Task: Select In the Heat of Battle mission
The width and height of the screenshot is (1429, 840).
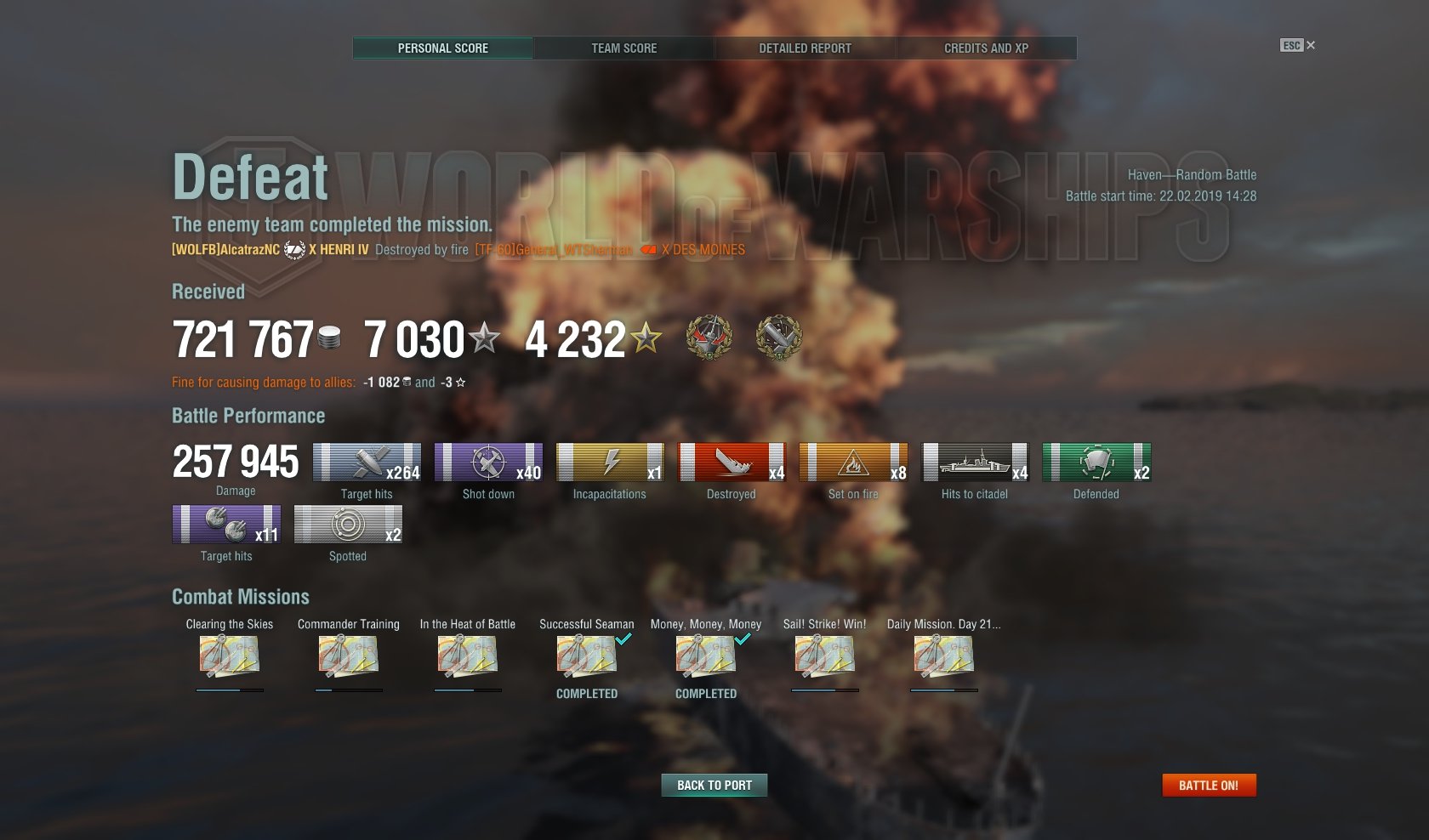Action: tap(468, 656)
